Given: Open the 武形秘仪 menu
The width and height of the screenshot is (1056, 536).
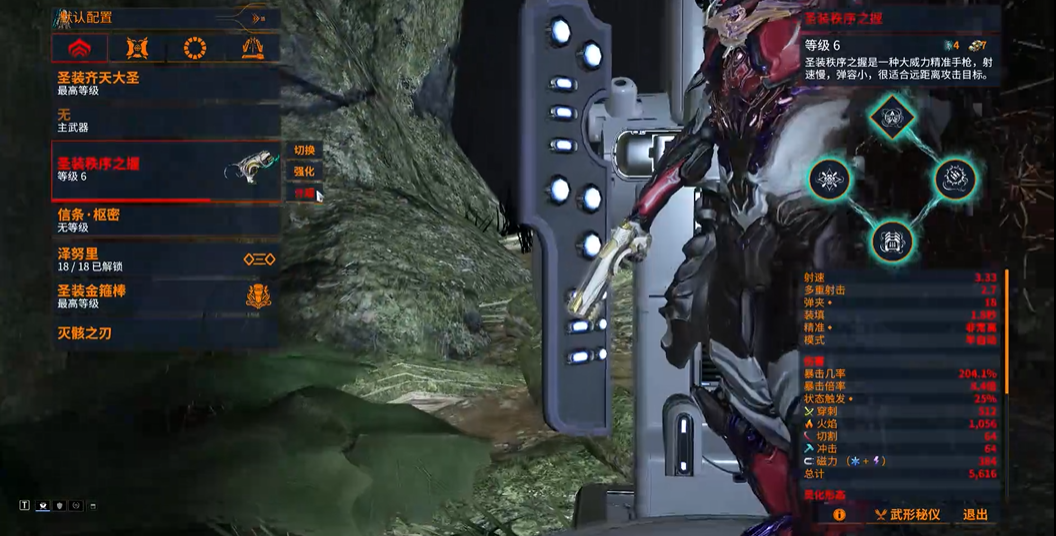Looking at the screenshot, I should click(906, 515).
